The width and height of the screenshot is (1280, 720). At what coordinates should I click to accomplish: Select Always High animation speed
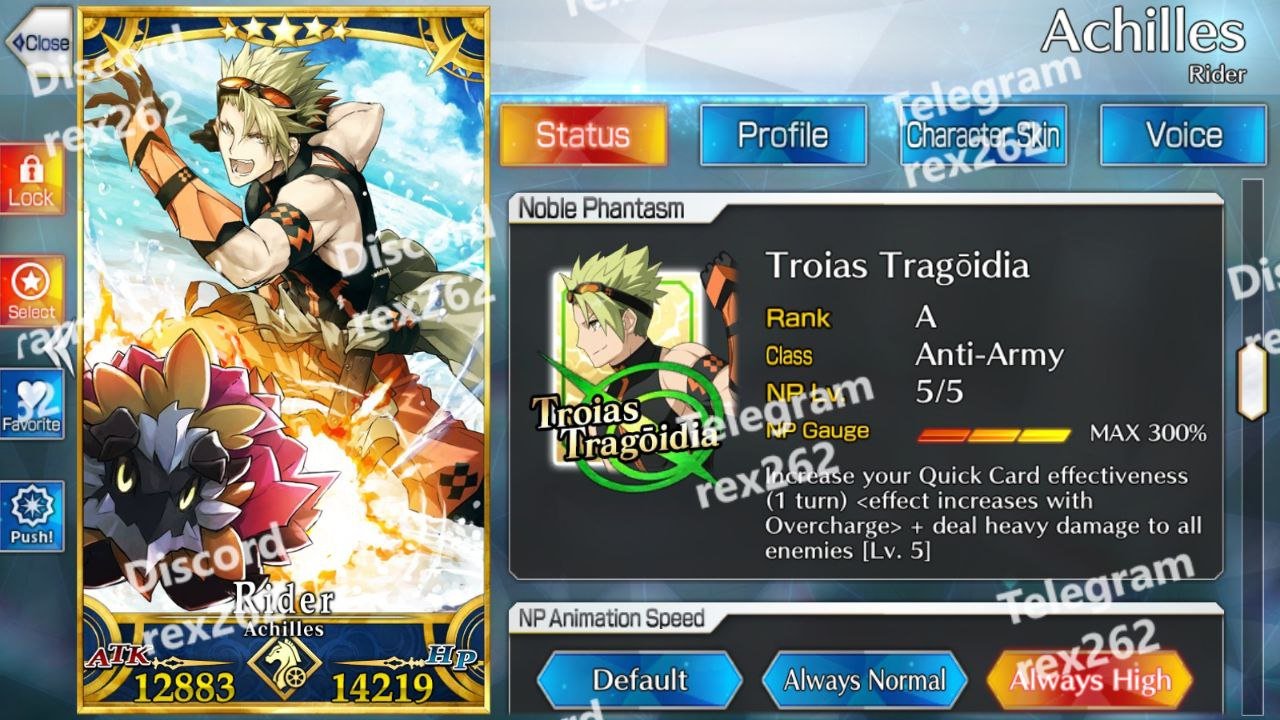pyautogui.click(x=1089, y=681)
